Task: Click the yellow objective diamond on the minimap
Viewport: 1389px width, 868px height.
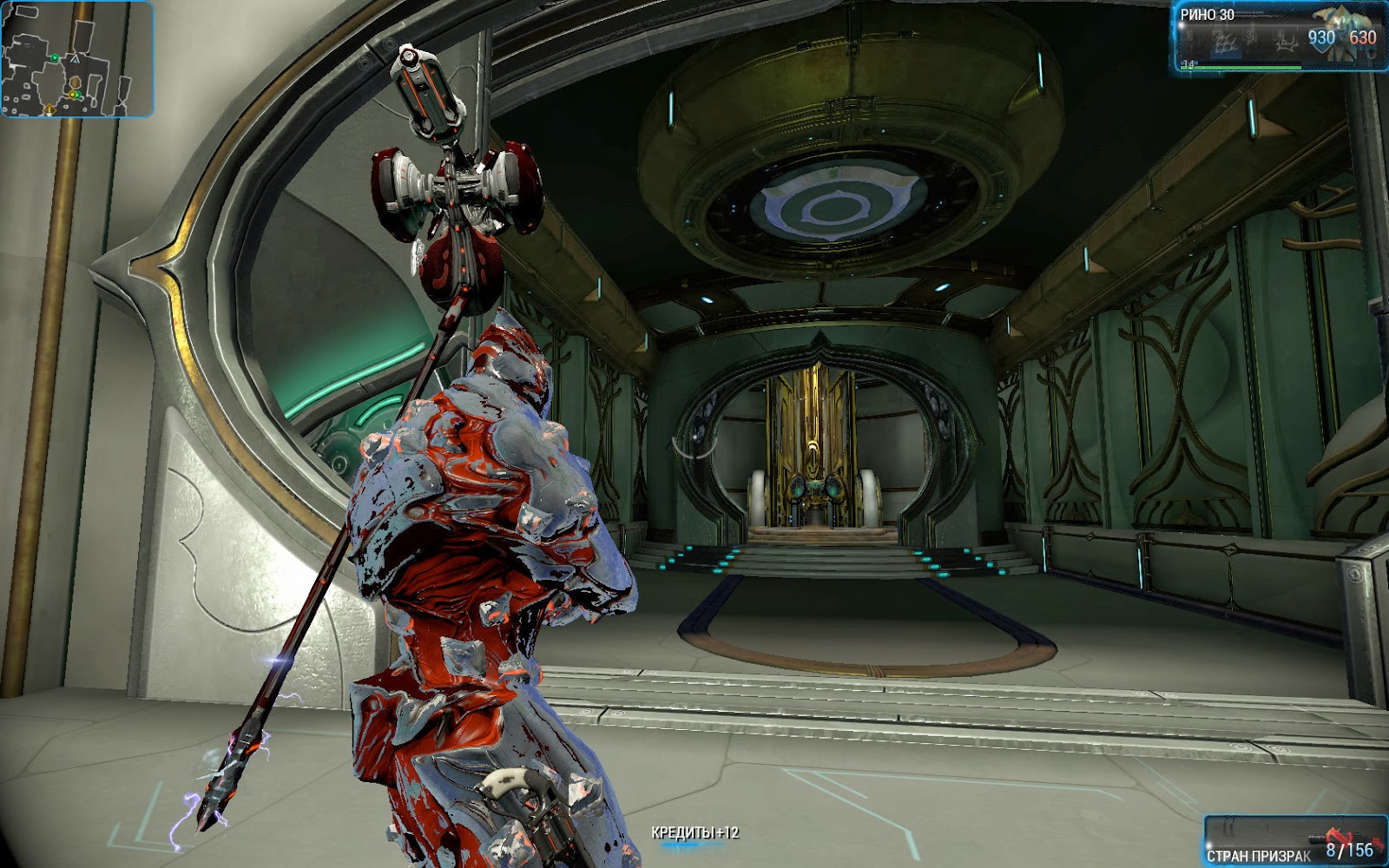Action: tap(49, 109)
